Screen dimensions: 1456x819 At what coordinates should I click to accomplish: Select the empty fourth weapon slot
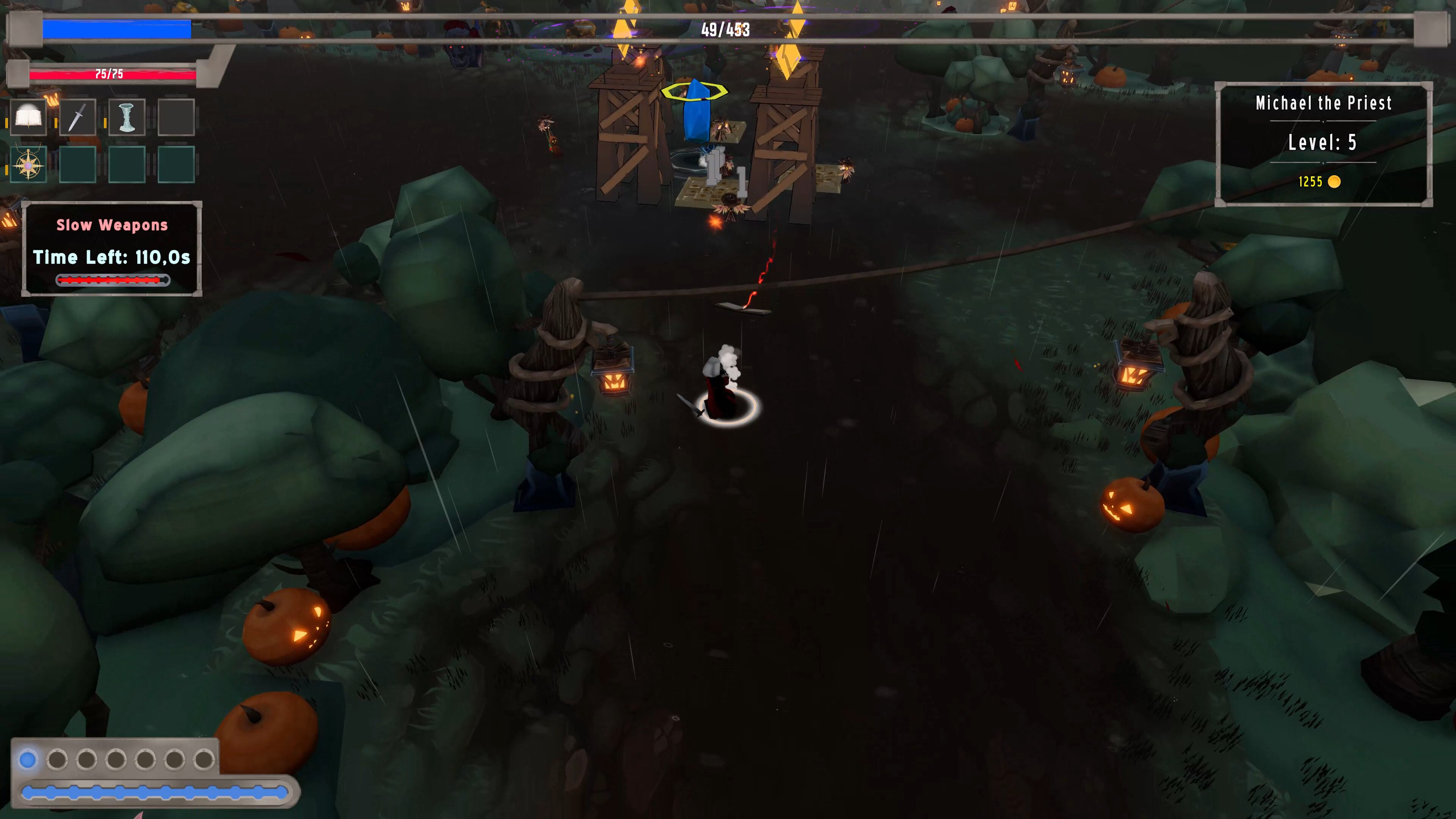pos(176,117)
